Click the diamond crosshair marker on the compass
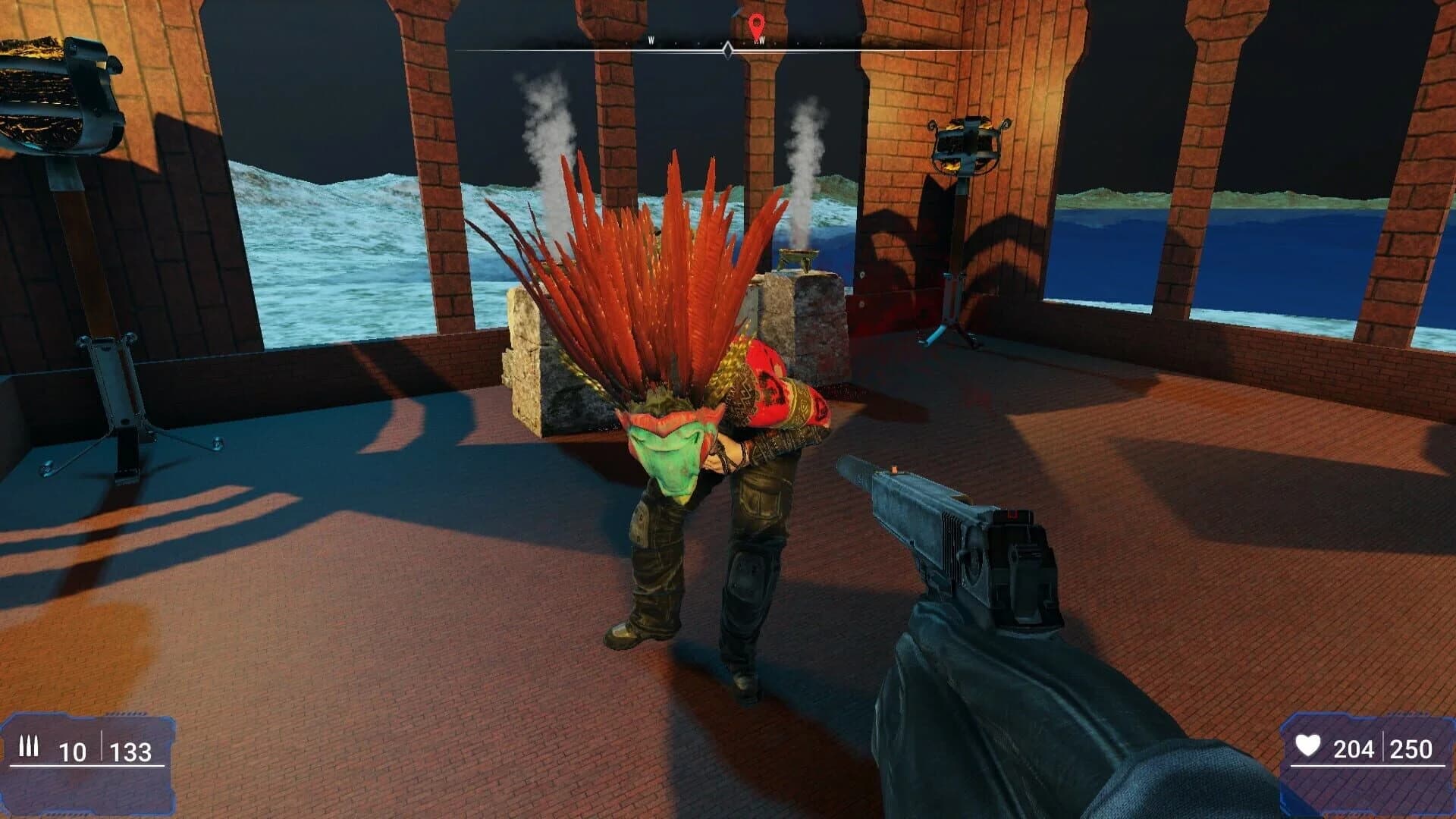The width and height of the screenshot is (1456, 819). (728, 49)
